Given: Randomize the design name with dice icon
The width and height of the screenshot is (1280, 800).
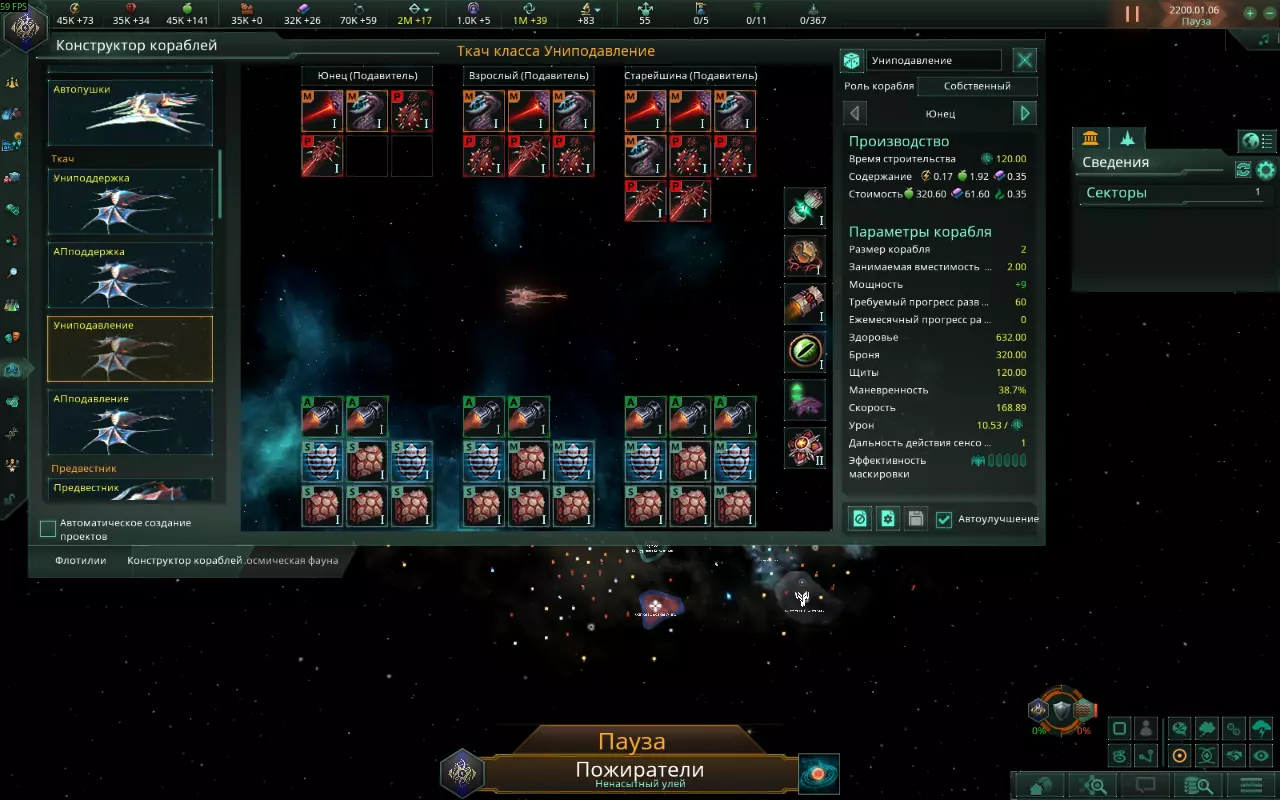Looking at the screenshot, I should pos(852,61).
